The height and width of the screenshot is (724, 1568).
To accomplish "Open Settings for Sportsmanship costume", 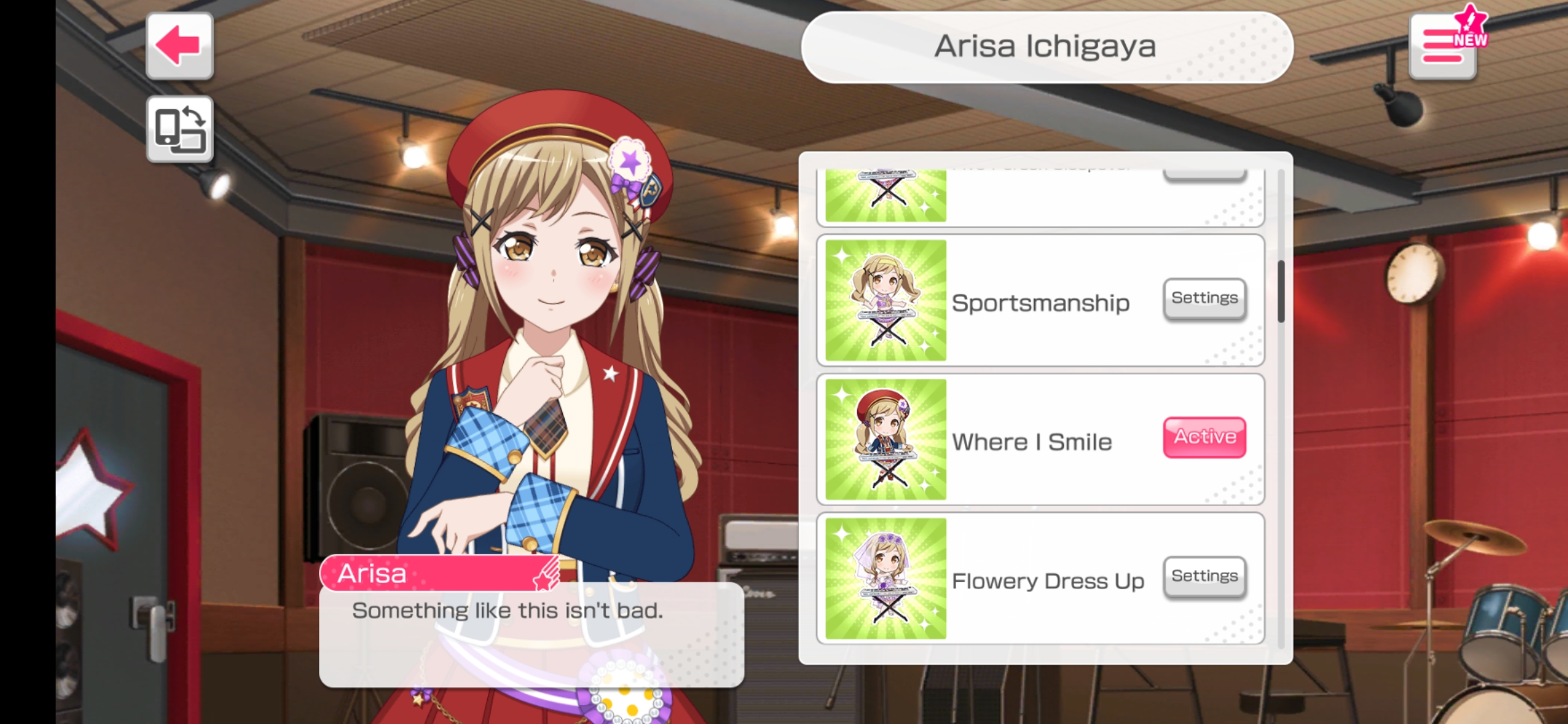I will pos(1204,298).
